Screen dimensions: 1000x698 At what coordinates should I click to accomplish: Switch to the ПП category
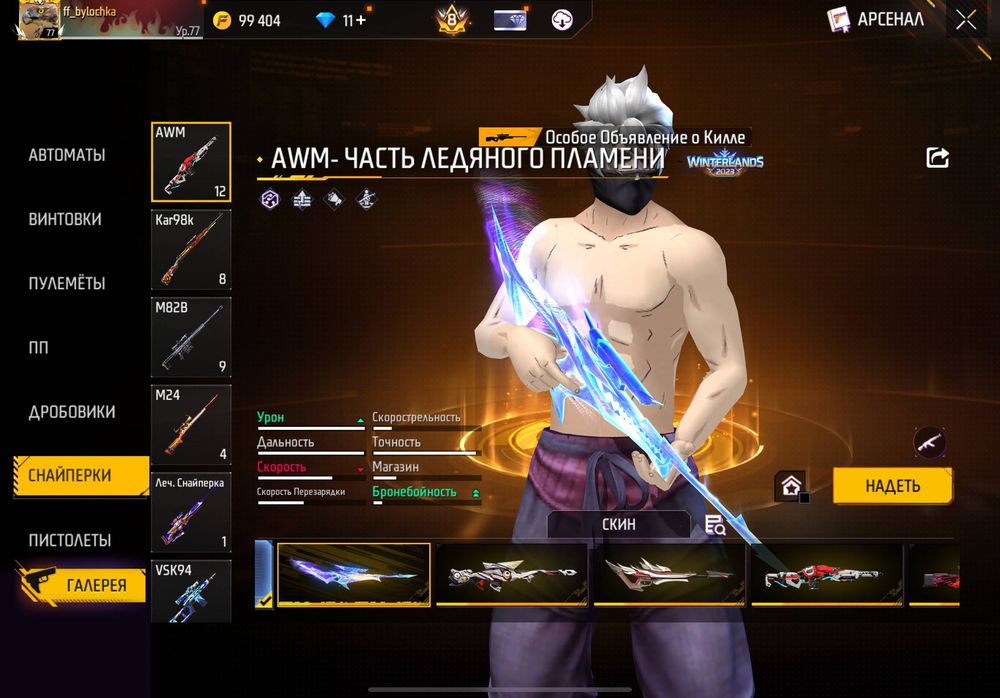pos(38,348)
